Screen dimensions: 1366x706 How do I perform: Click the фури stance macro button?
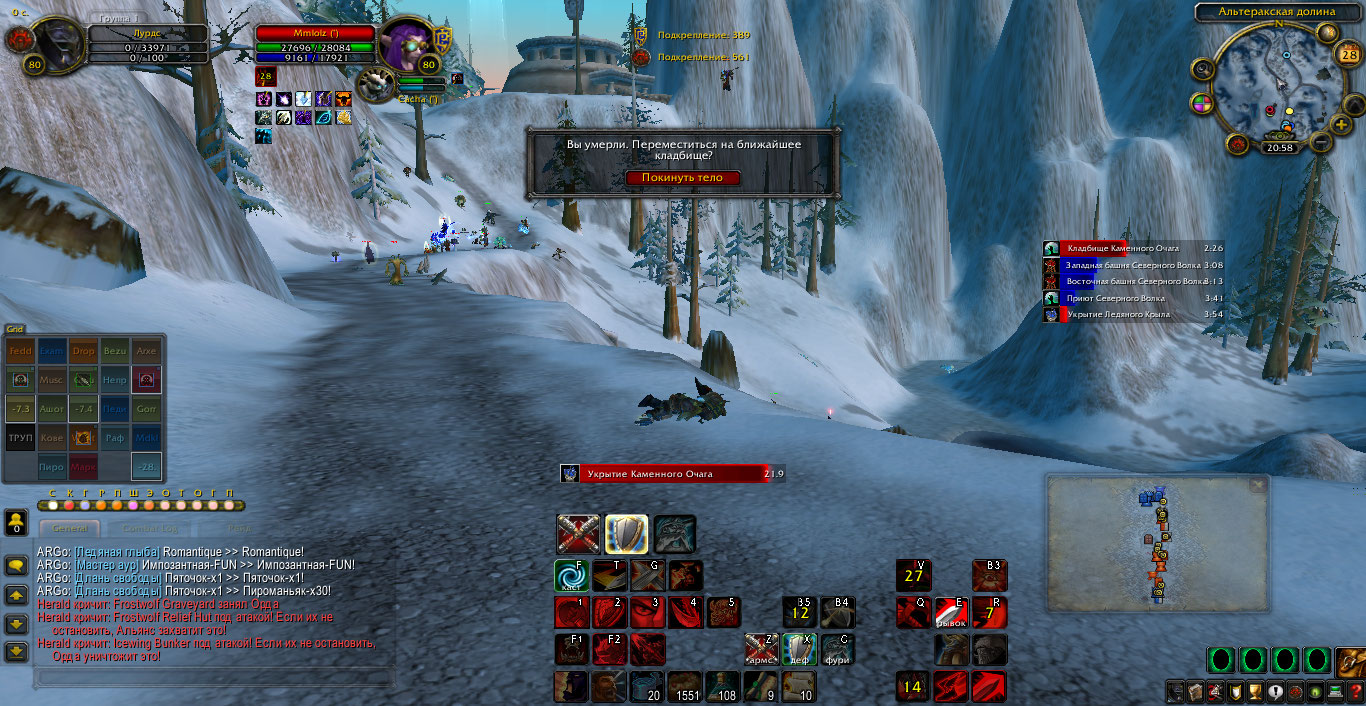click(837, 650)
